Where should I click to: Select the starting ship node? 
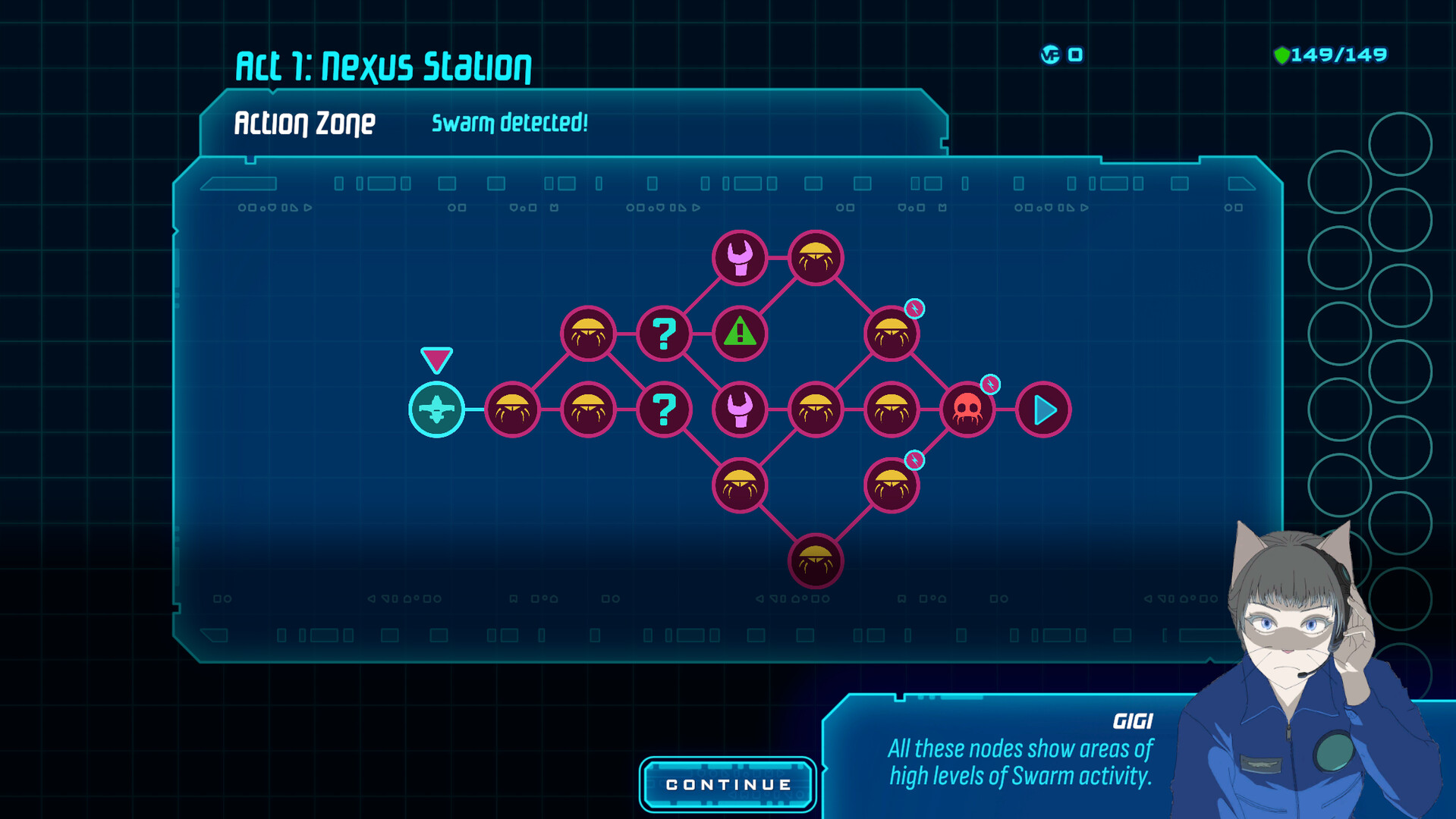437,409
